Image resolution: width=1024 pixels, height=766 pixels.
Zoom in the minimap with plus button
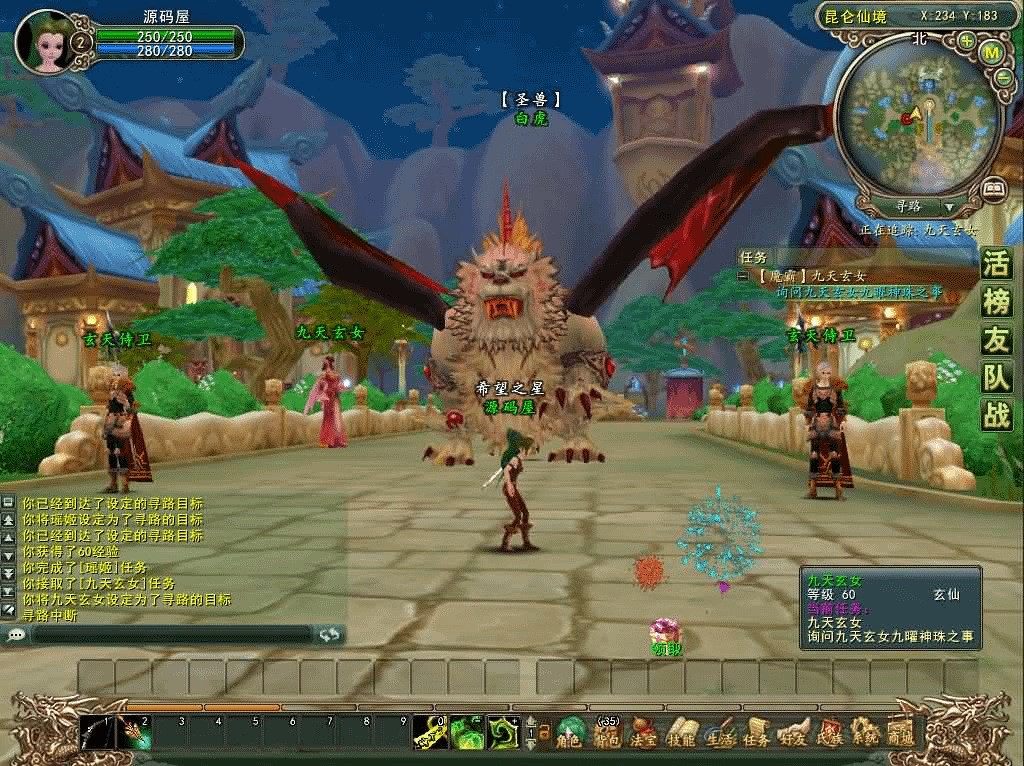(x=966, y=41)
